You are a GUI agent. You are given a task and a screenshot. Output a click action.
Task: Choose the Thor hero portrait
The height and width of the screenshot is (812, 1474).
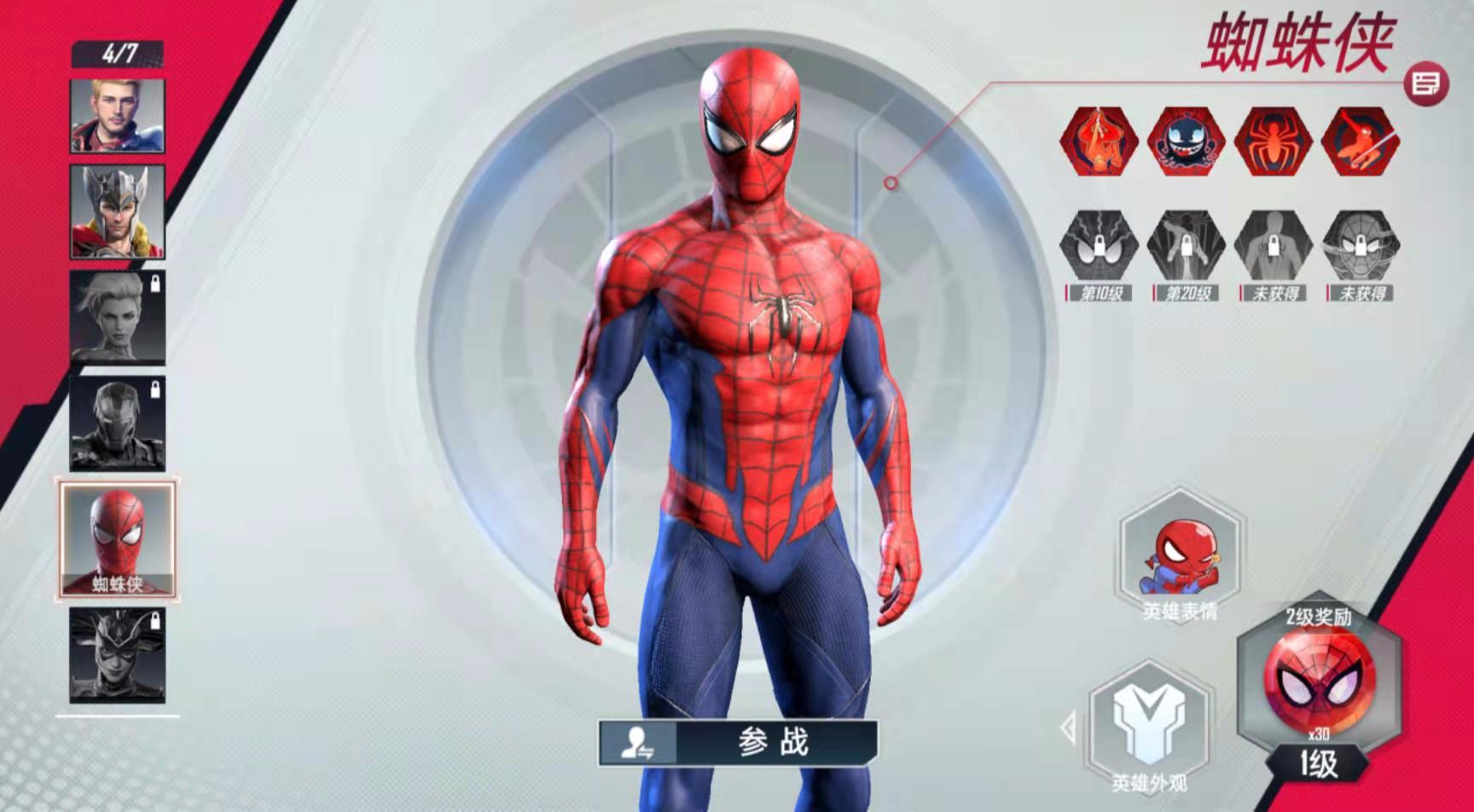point(118,212)
